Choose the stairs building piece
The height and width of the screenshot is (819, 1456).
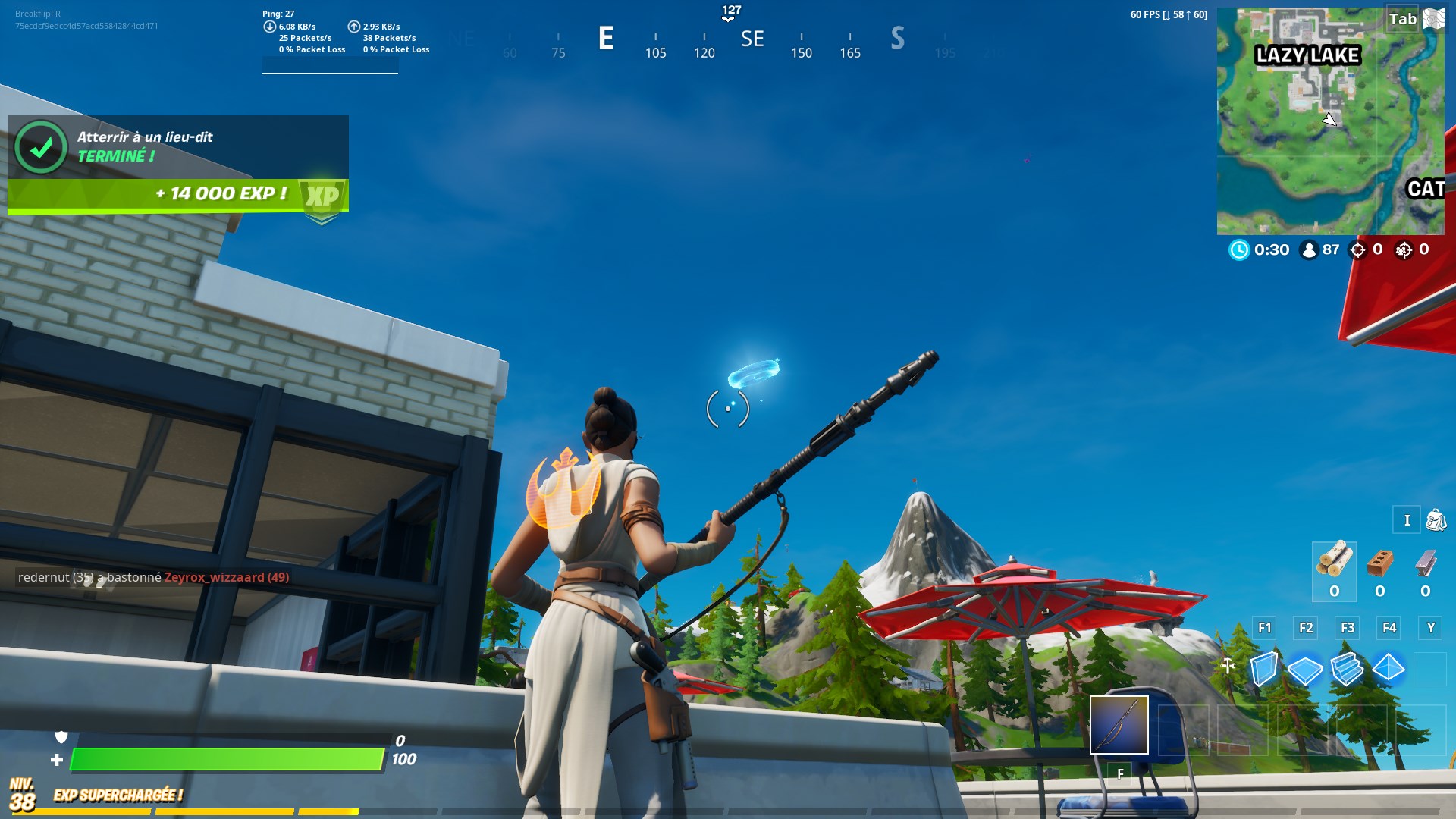[1347, 669]
